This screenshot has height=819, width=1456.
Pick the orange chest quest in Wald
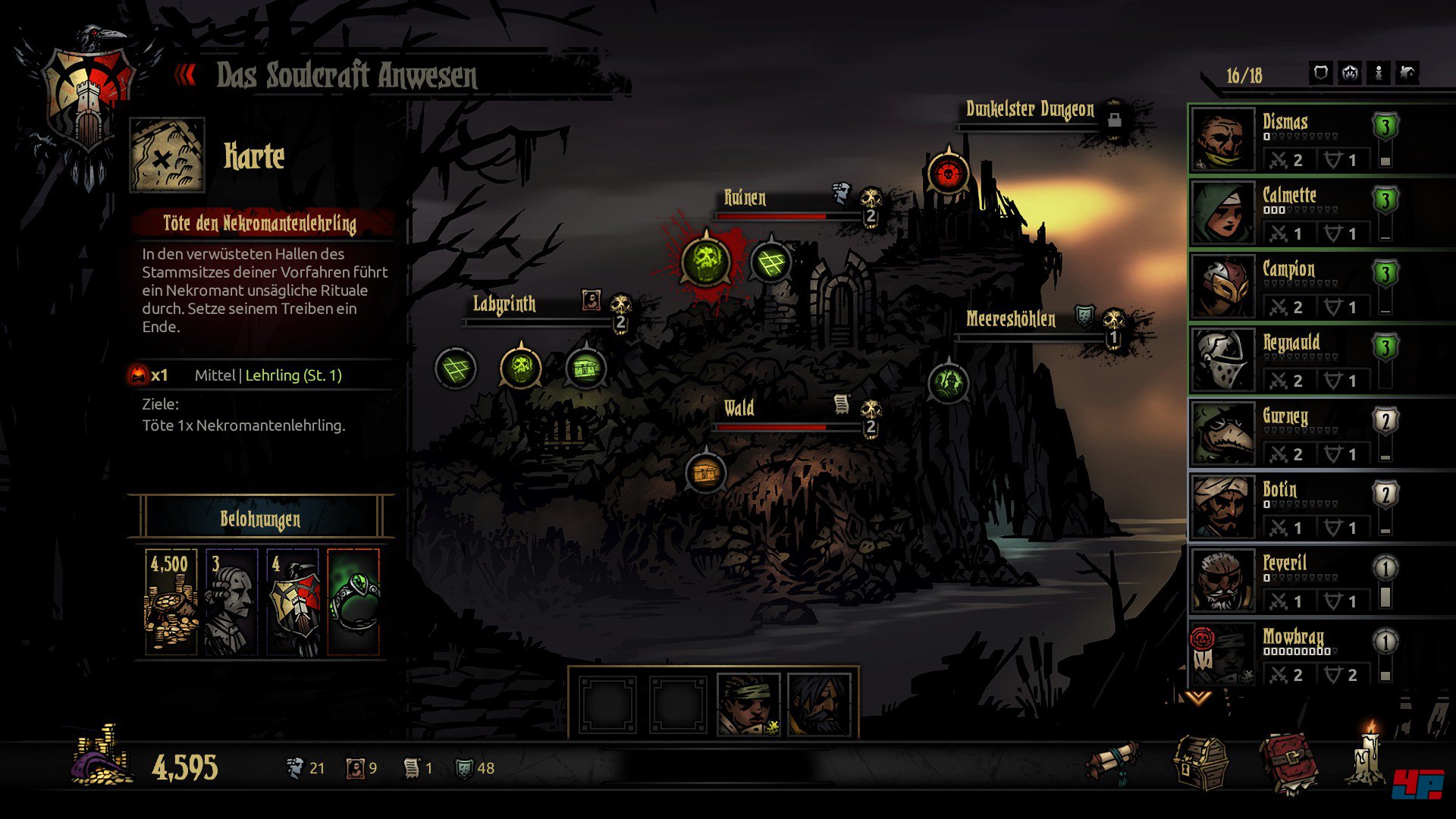(705, 473)
